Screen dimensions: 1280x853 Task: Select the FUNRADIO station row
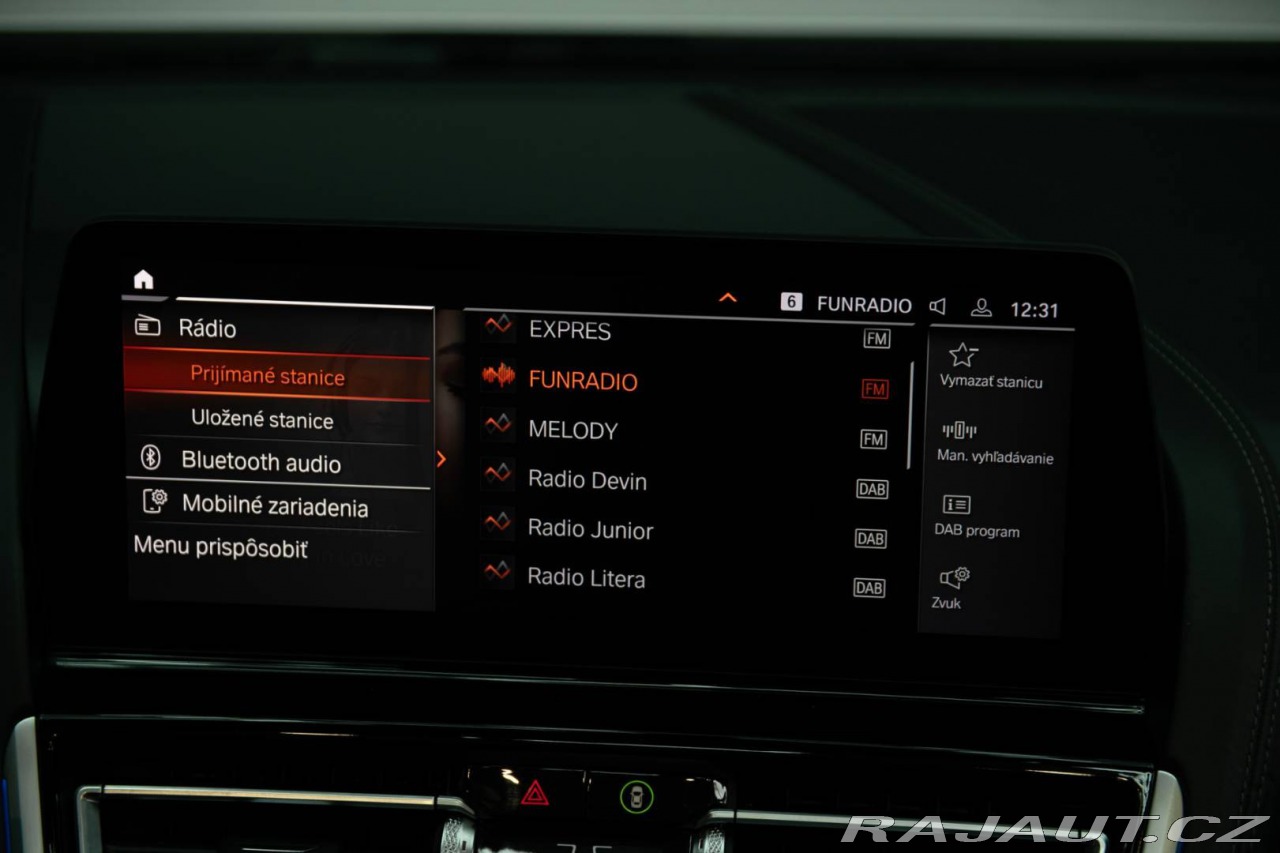pyautogui.click(x=582, y=380)
